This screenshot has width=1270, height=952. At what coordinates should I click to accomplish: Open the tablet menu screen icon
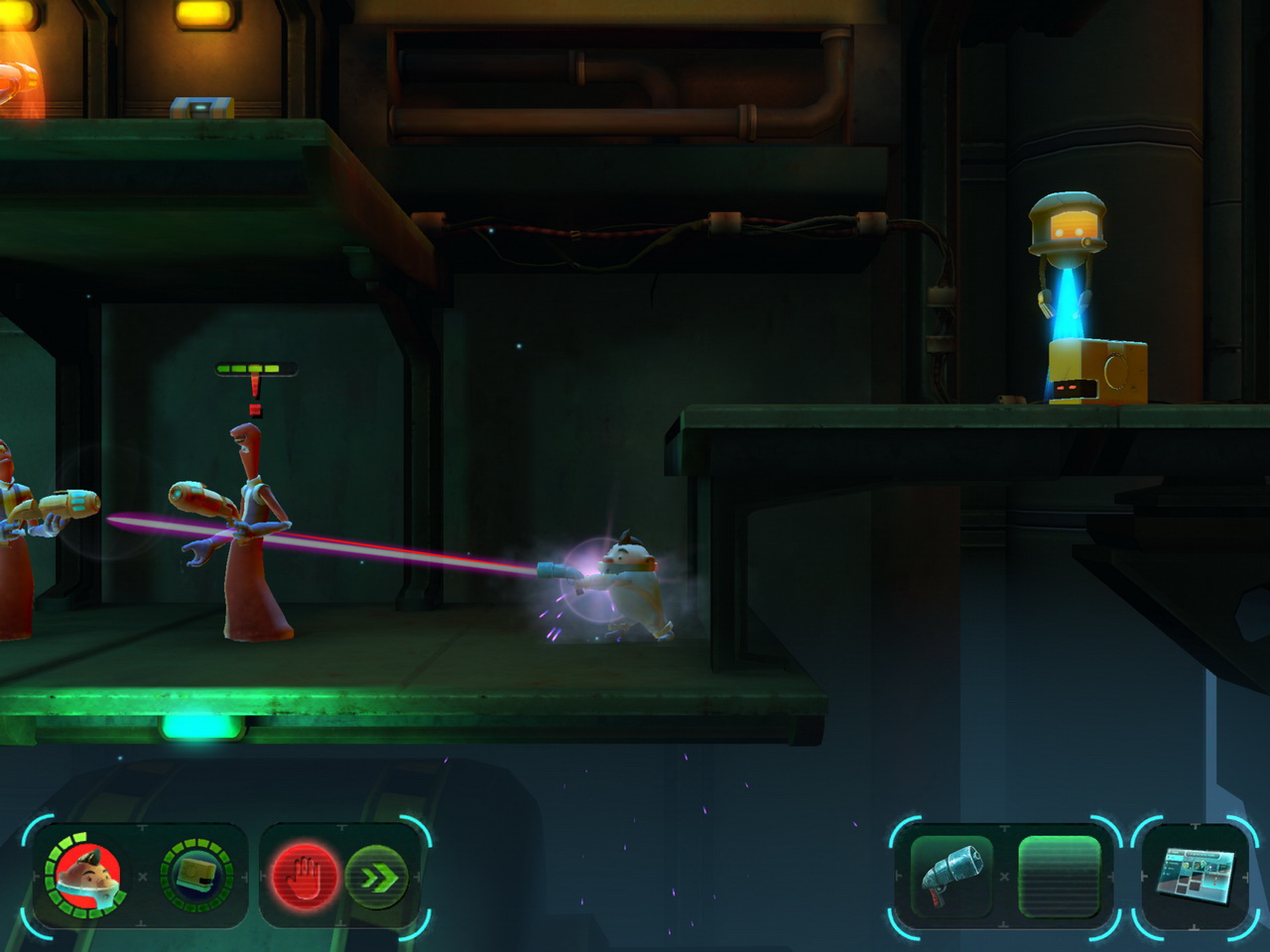pyautogui.click(x=1197, y=877)
